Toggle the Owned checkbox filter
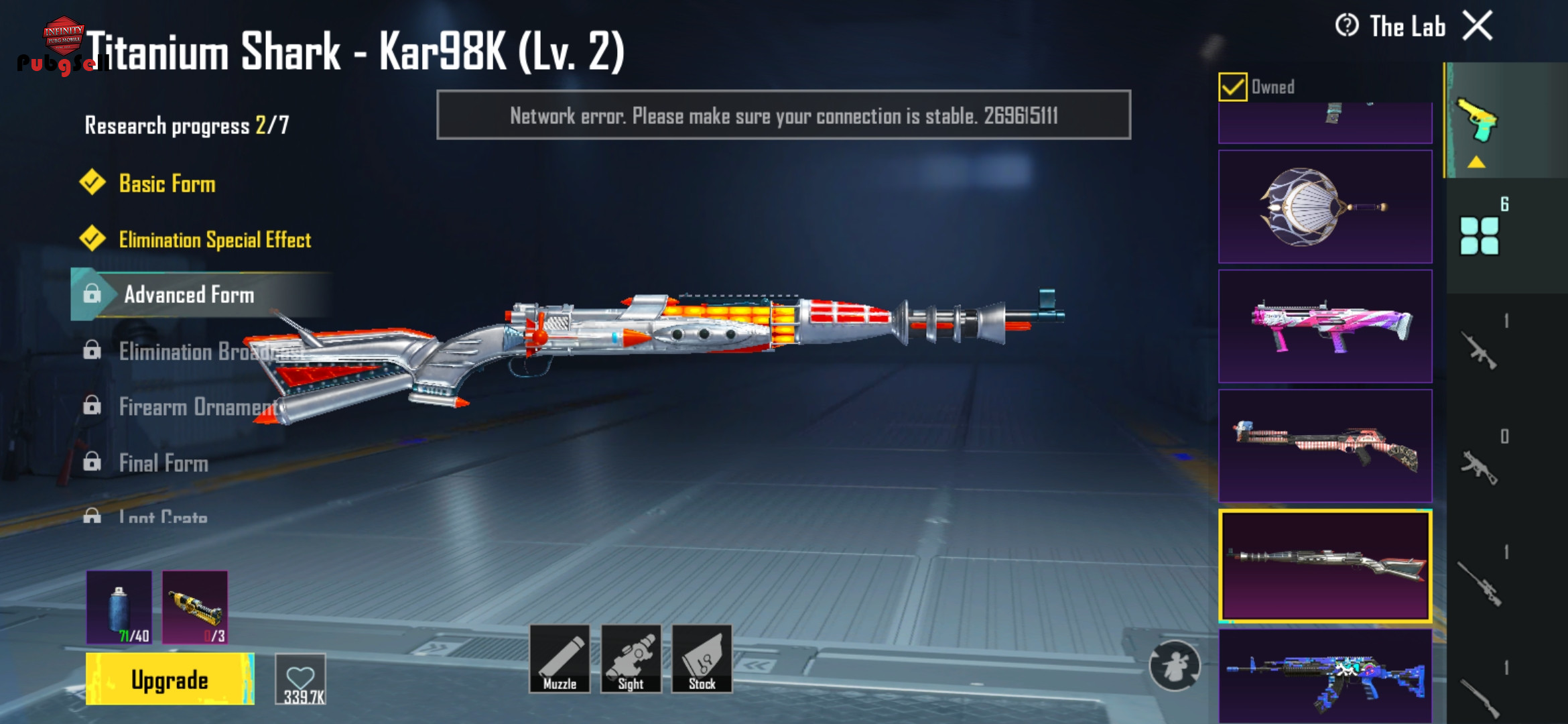 click(1233, 87)
